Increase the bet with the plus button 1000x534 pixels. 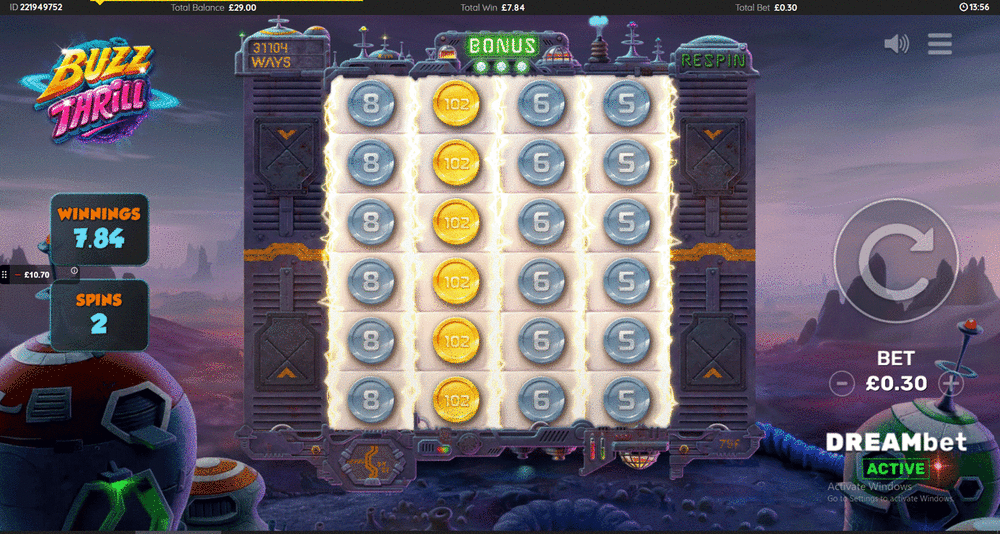pyautogui.click(x=951, y=383)
